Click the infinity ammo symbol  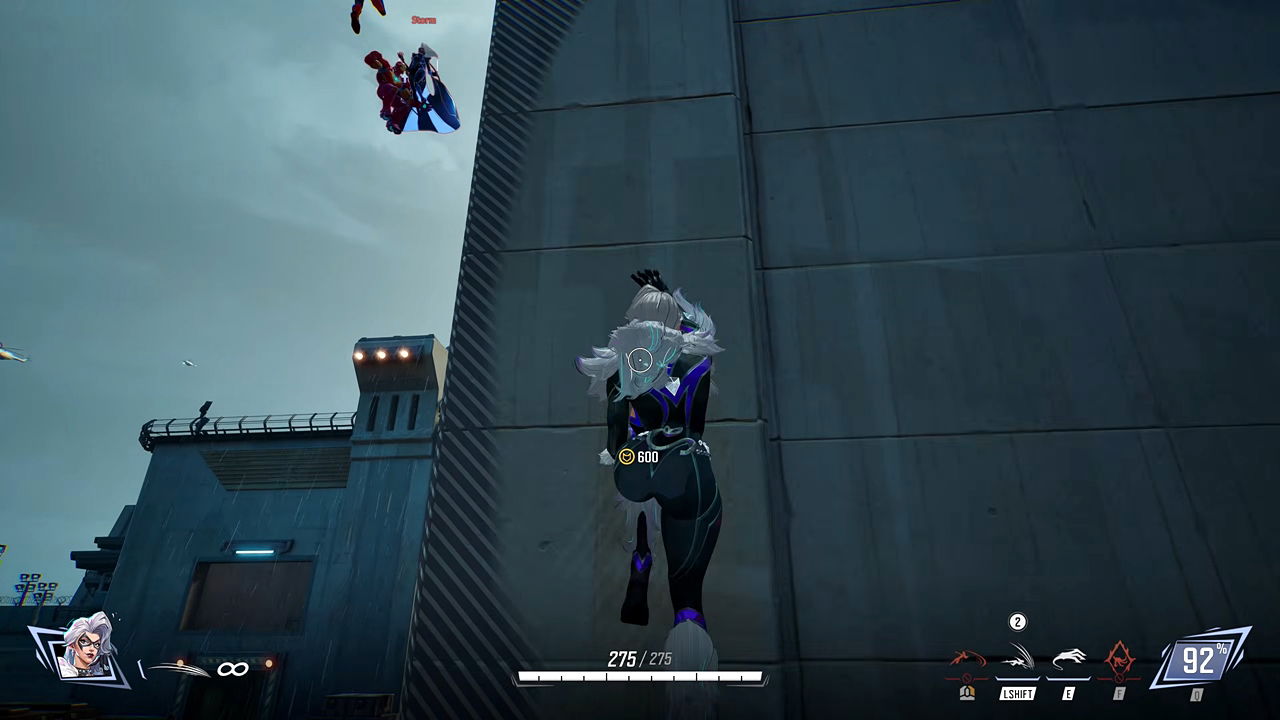pyautogui.click(x=233, y=669)
